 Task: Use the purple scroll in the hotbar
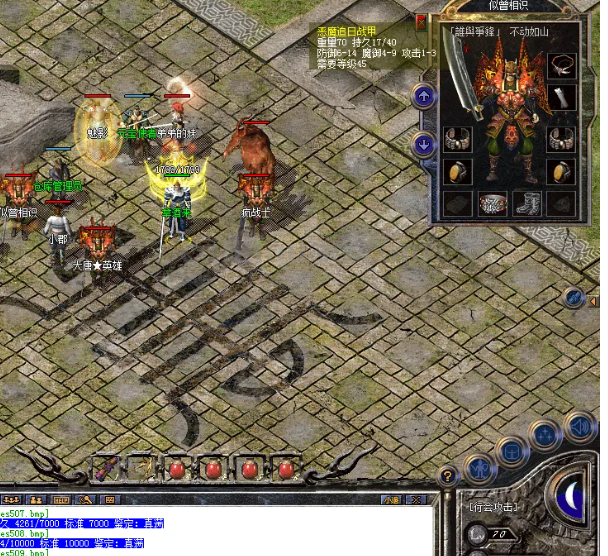[106, 467]
